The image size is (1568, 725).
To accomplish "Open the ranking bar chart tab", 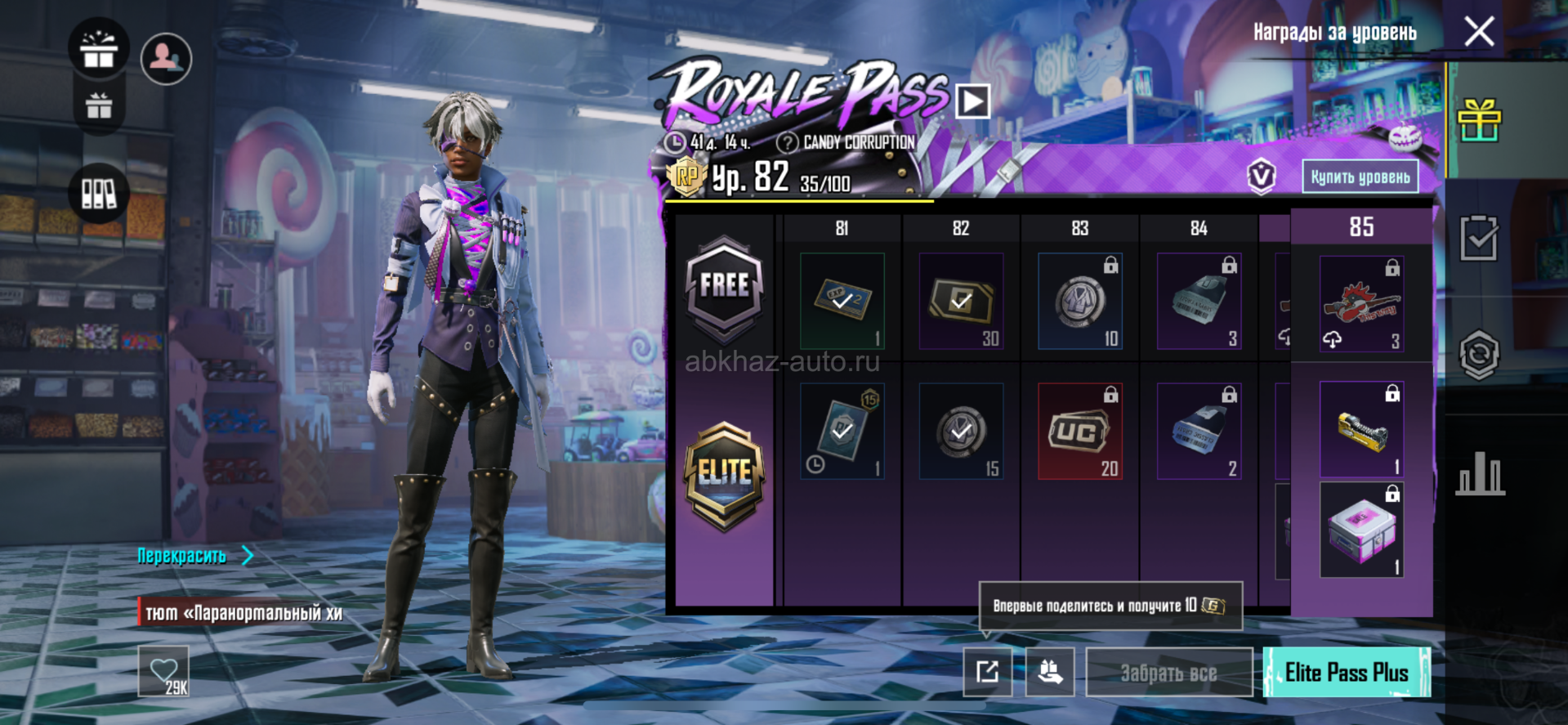I will (x=1480, y=474).
